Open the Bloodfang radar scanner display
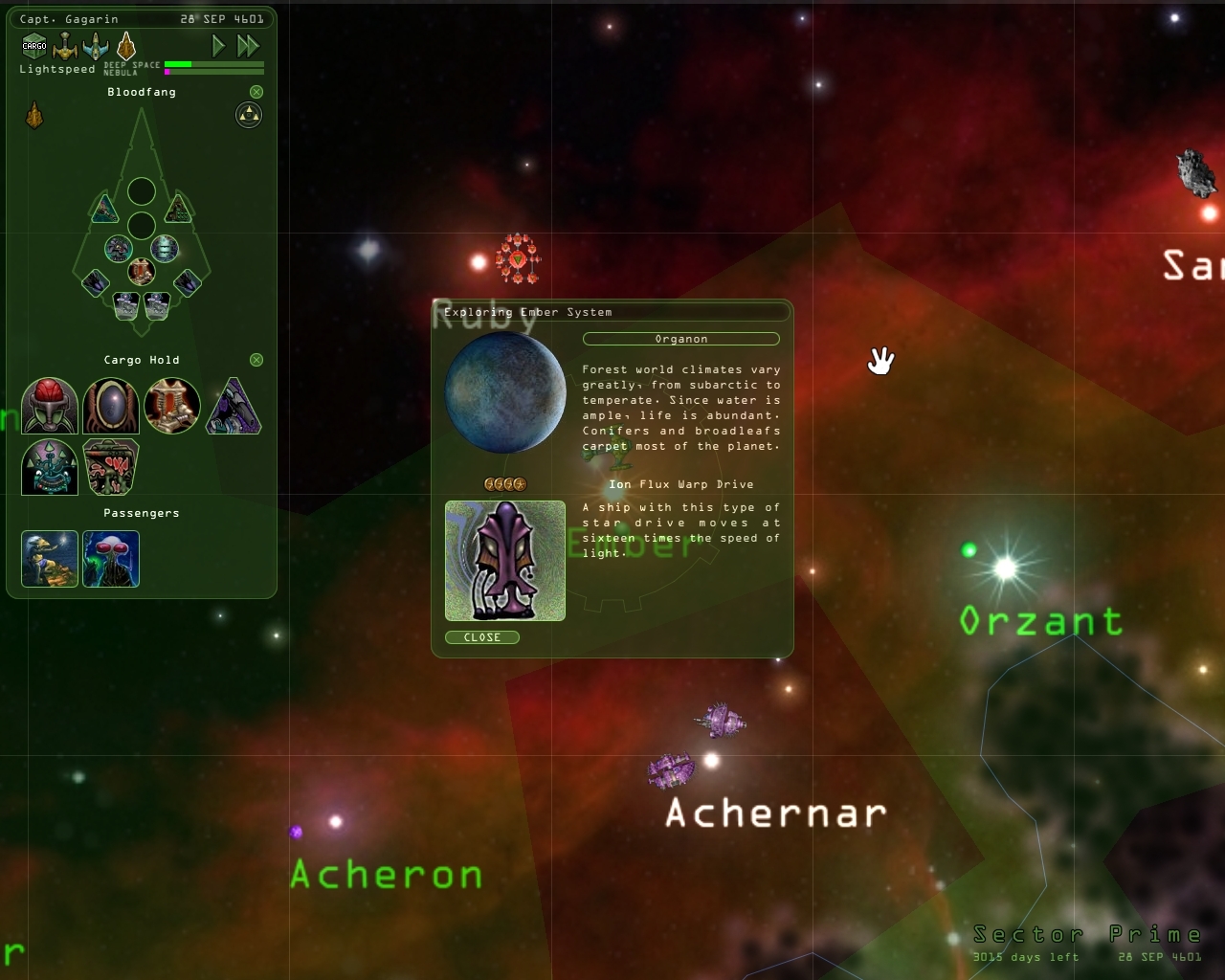This screenshot has height=980, width=1225. click(x=247, y=115)
